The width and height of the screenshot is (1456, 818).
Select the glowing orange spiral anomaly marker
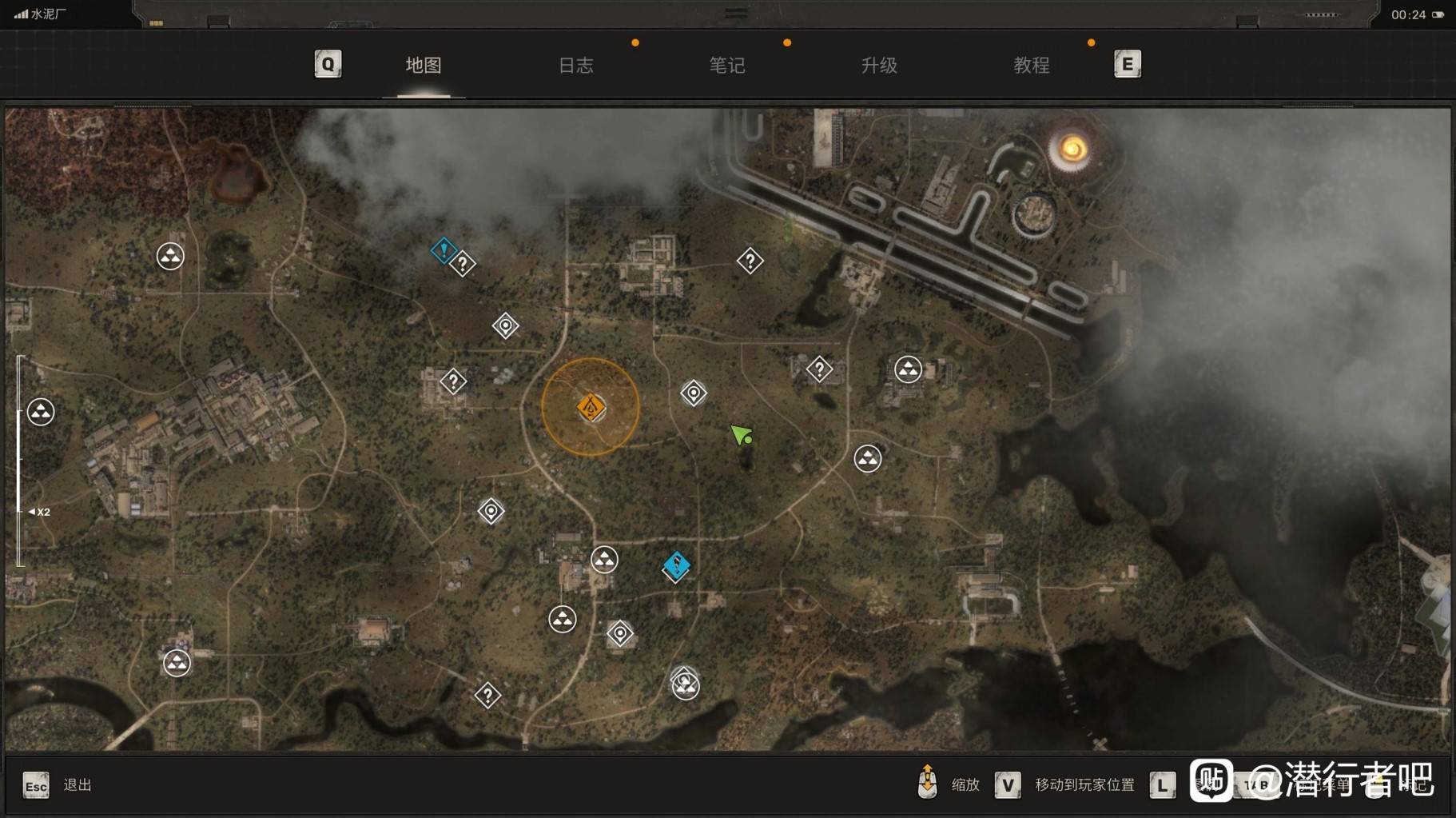click(x=1072, y=149)
